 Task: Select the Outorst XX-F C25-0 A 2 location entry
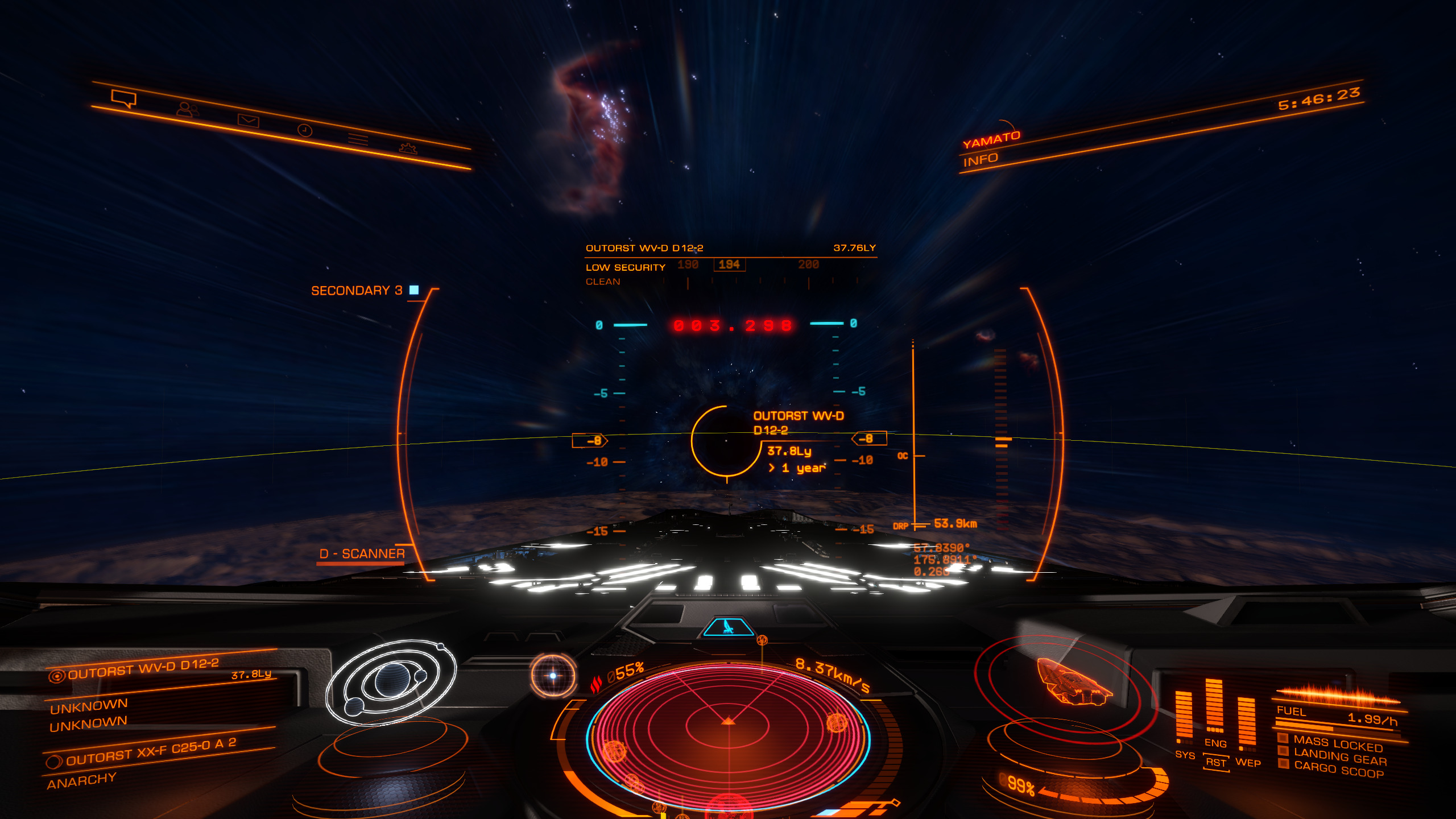coord(151,752)
